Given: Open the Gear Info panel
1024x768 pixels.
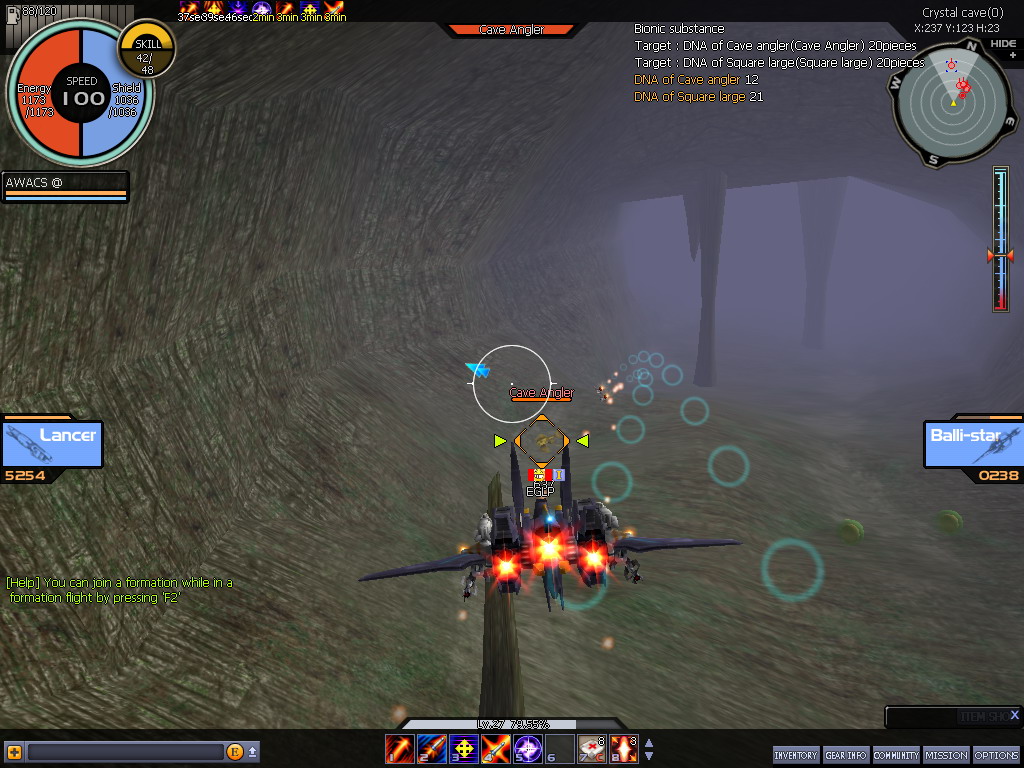Looking at the screenshot, I should click(845, 755).
